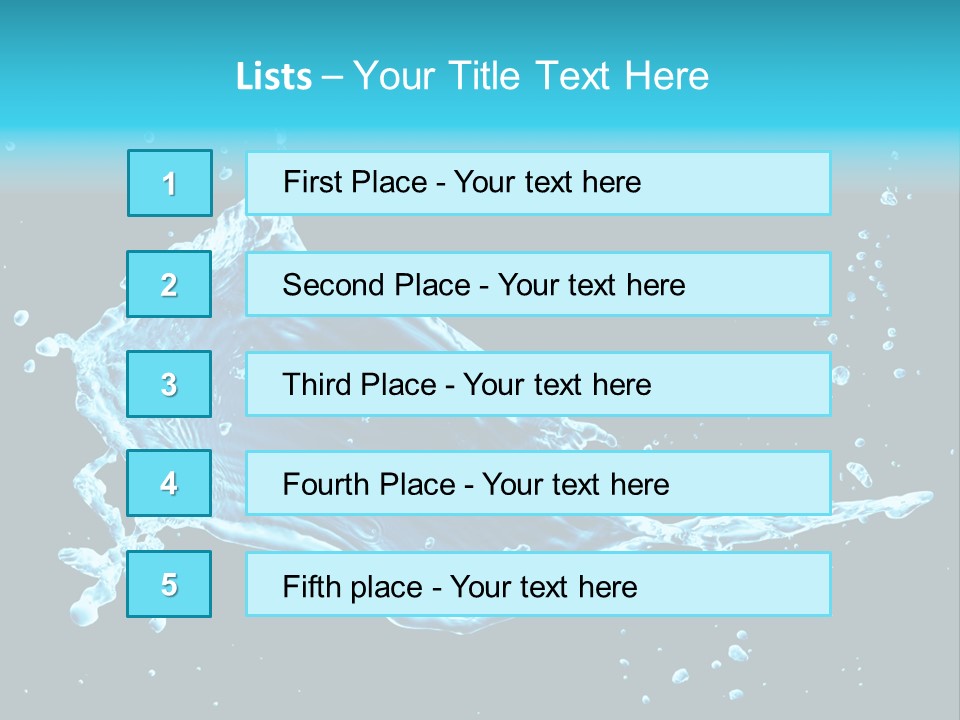Pick the number 3 box
960x720 pixels.
pos(170,384)
